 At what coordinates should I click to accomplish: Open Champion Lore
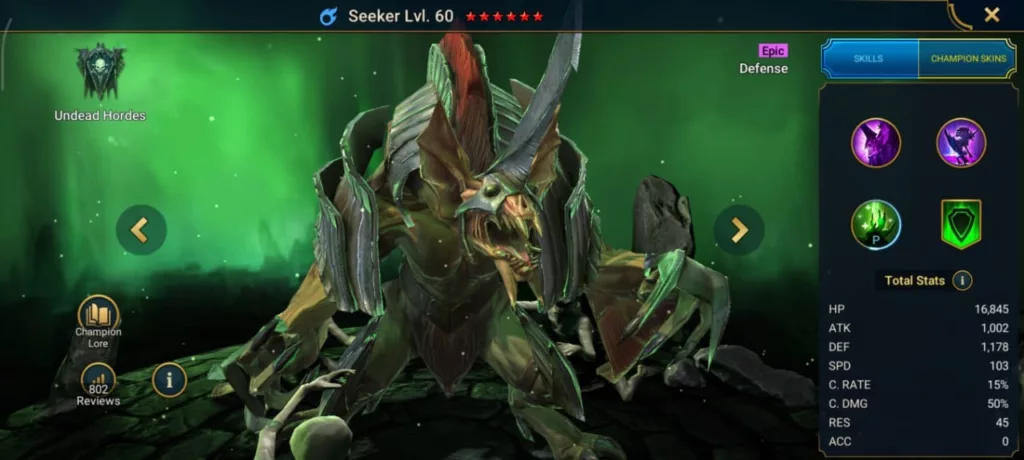(x=98, y=319)
